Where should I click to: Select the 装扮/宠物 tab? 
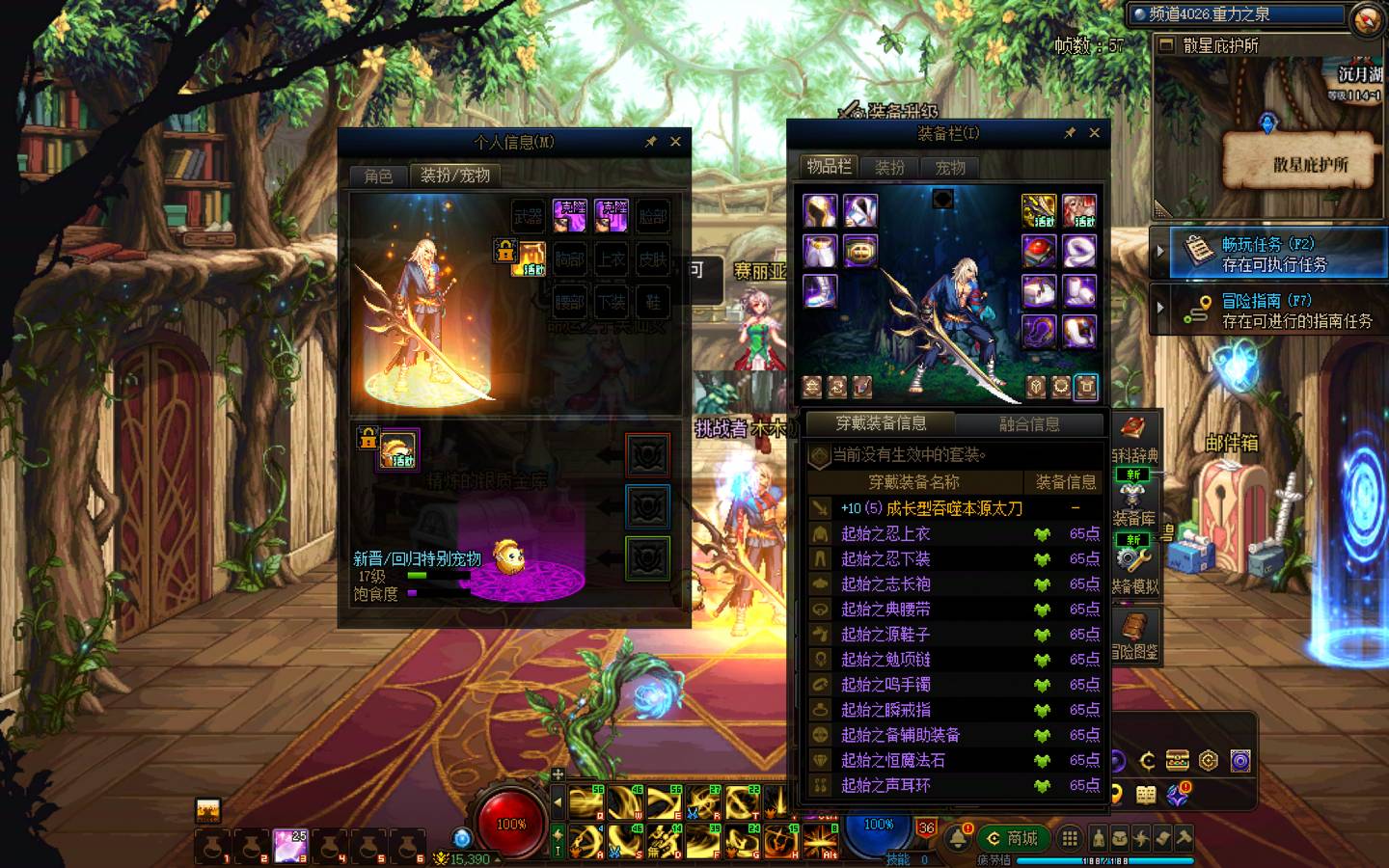[x=455, y=176]
